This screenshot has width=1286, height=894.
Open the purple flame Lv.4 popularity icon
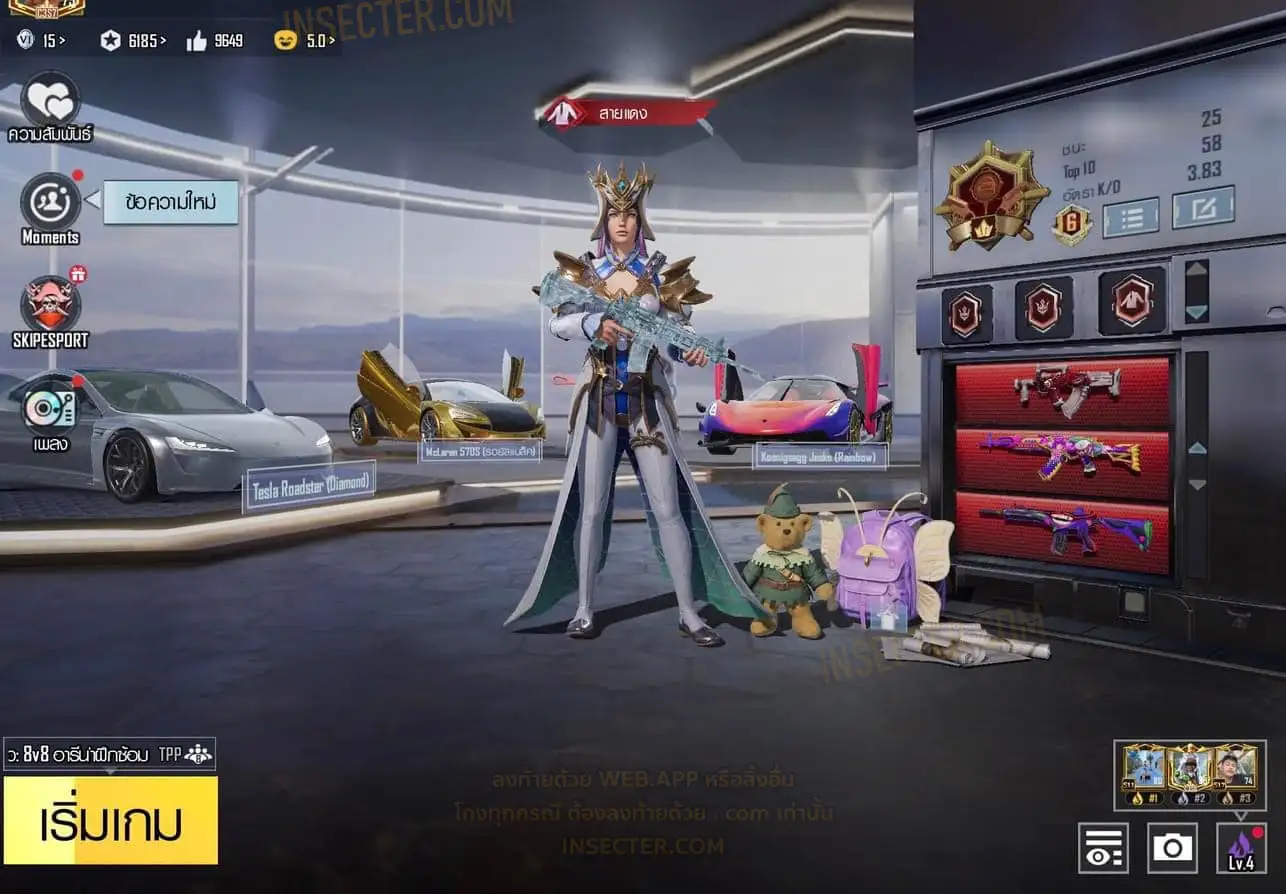pos(1241,848)
